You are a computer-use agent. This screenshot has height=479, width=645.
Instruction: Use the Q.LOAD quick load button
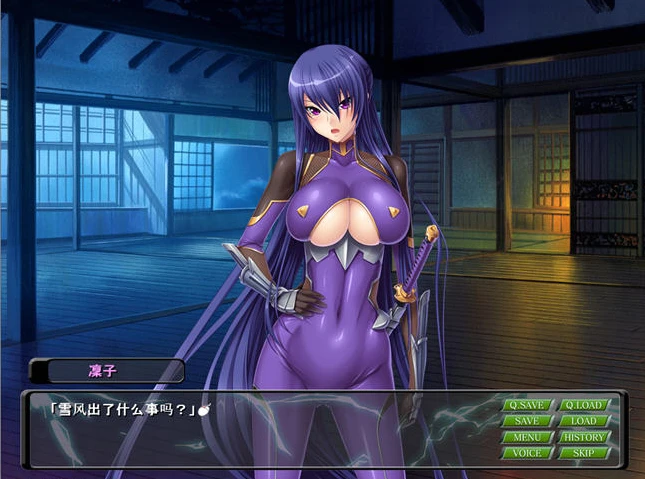(x=584, y=405)
